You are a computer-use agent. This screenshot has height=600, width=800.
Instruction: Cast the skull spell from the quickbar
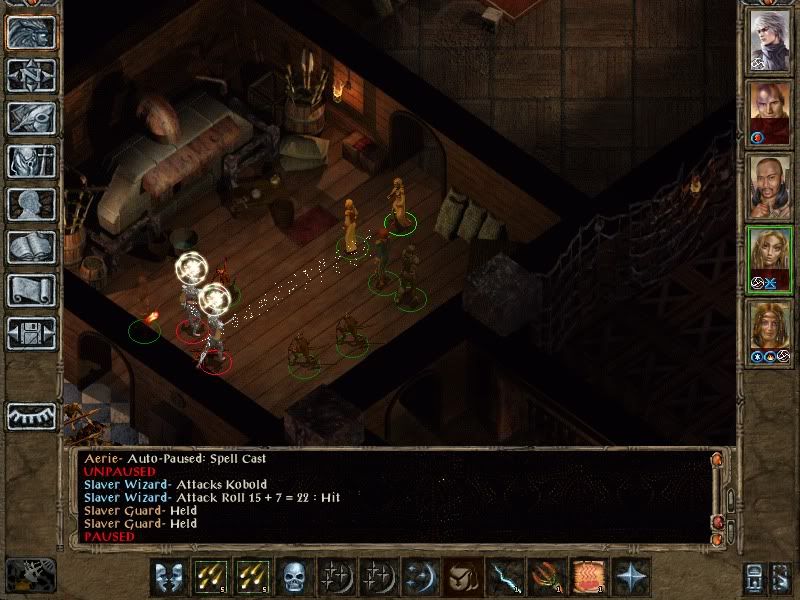click(293, 577)
